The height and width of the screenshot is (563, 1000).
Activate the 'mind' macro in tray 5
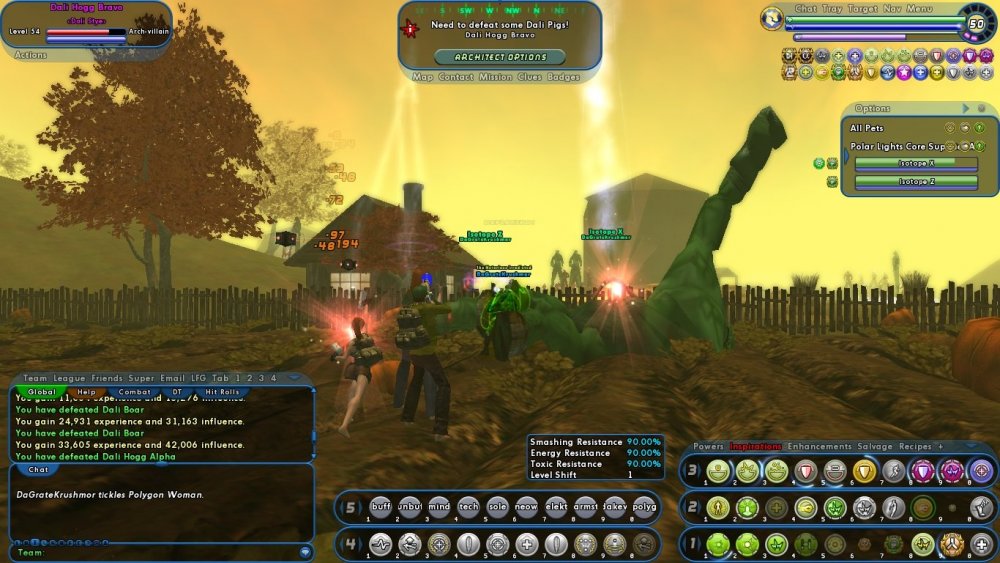439,506
